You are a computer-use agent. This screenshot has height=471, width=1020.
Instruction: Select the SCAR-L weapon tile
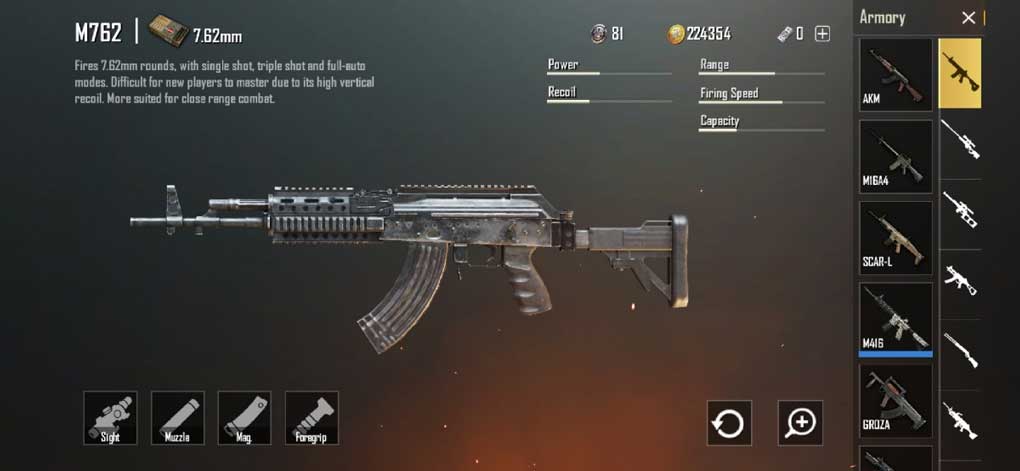click(x=896, y=238)
